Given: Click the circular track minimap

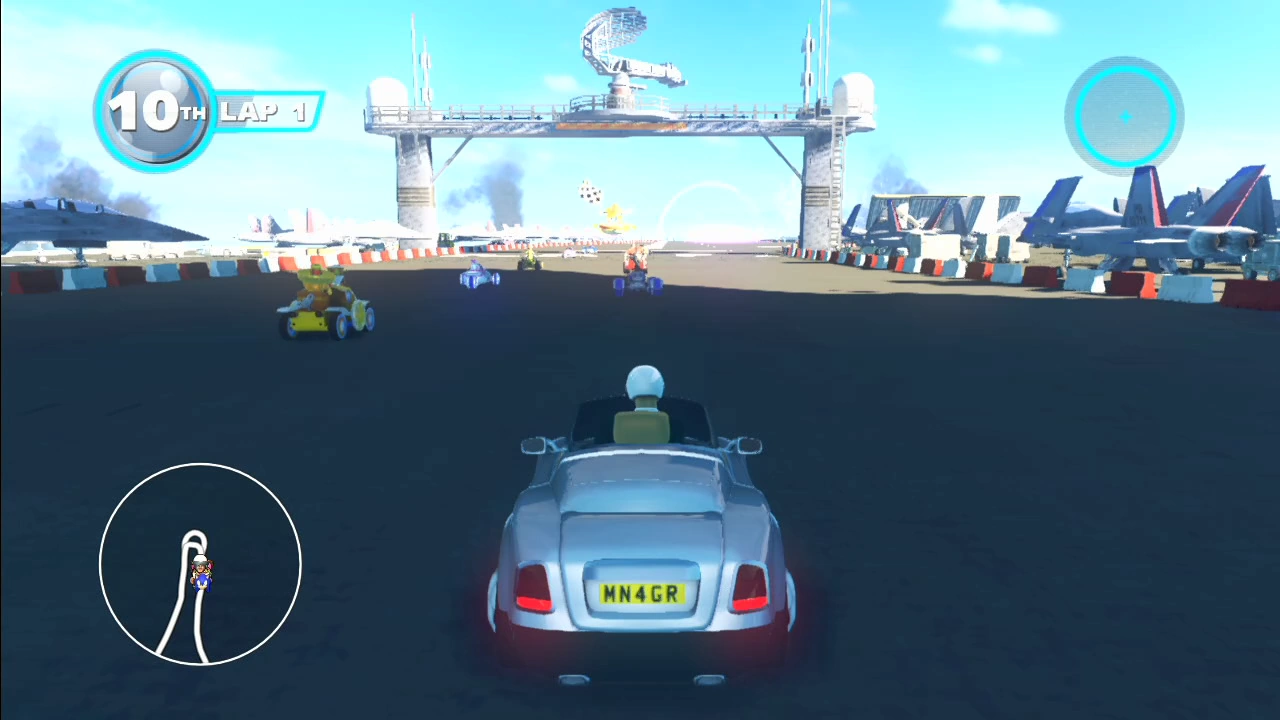Looking at the screenshot, I should 200,564.
